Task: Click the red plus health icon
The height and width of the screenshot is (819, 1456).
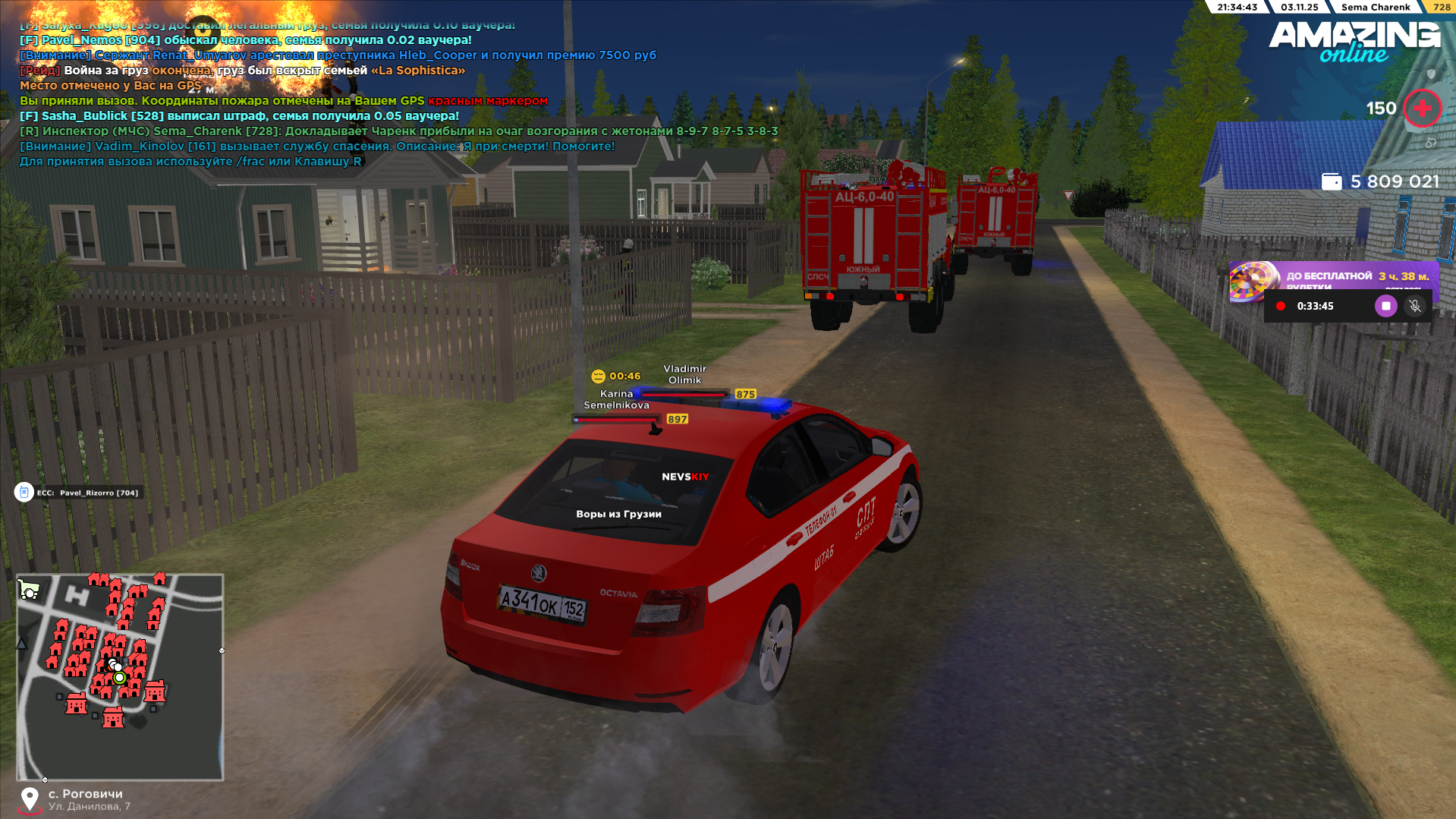Action: tap(1422, 109)
